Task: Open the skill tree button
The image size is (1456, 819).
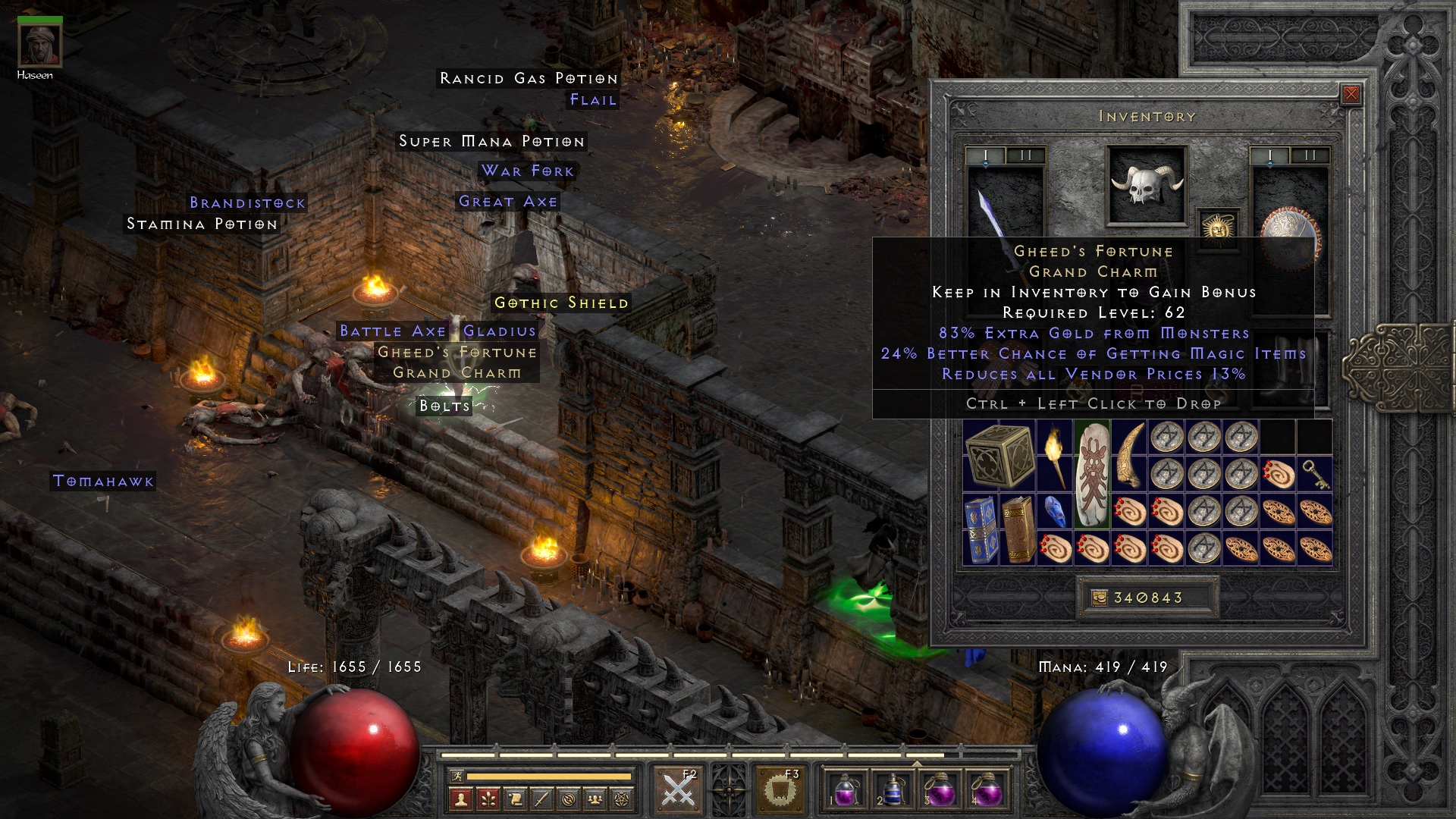Action: [x=488, y=798]
